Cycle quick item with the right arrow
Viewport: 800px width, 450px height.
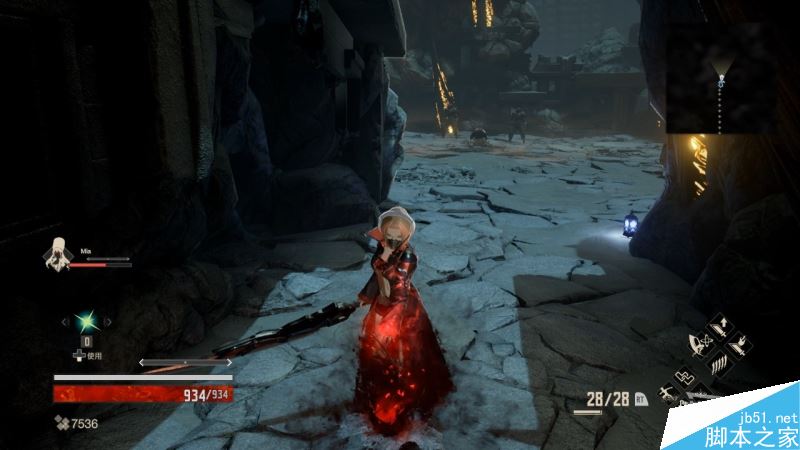(106, 321)
